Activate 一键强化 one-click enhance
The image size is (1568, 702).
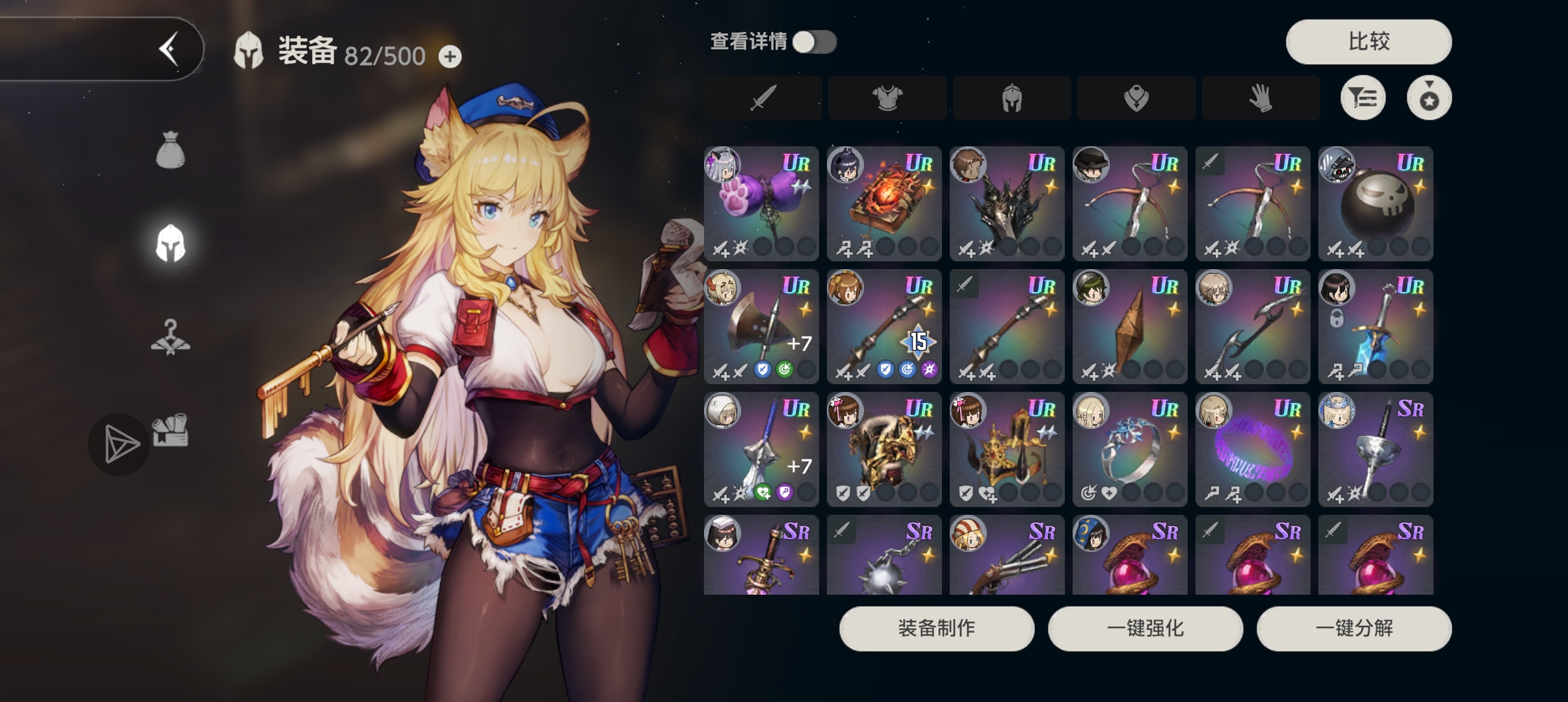pos(1145,629)
